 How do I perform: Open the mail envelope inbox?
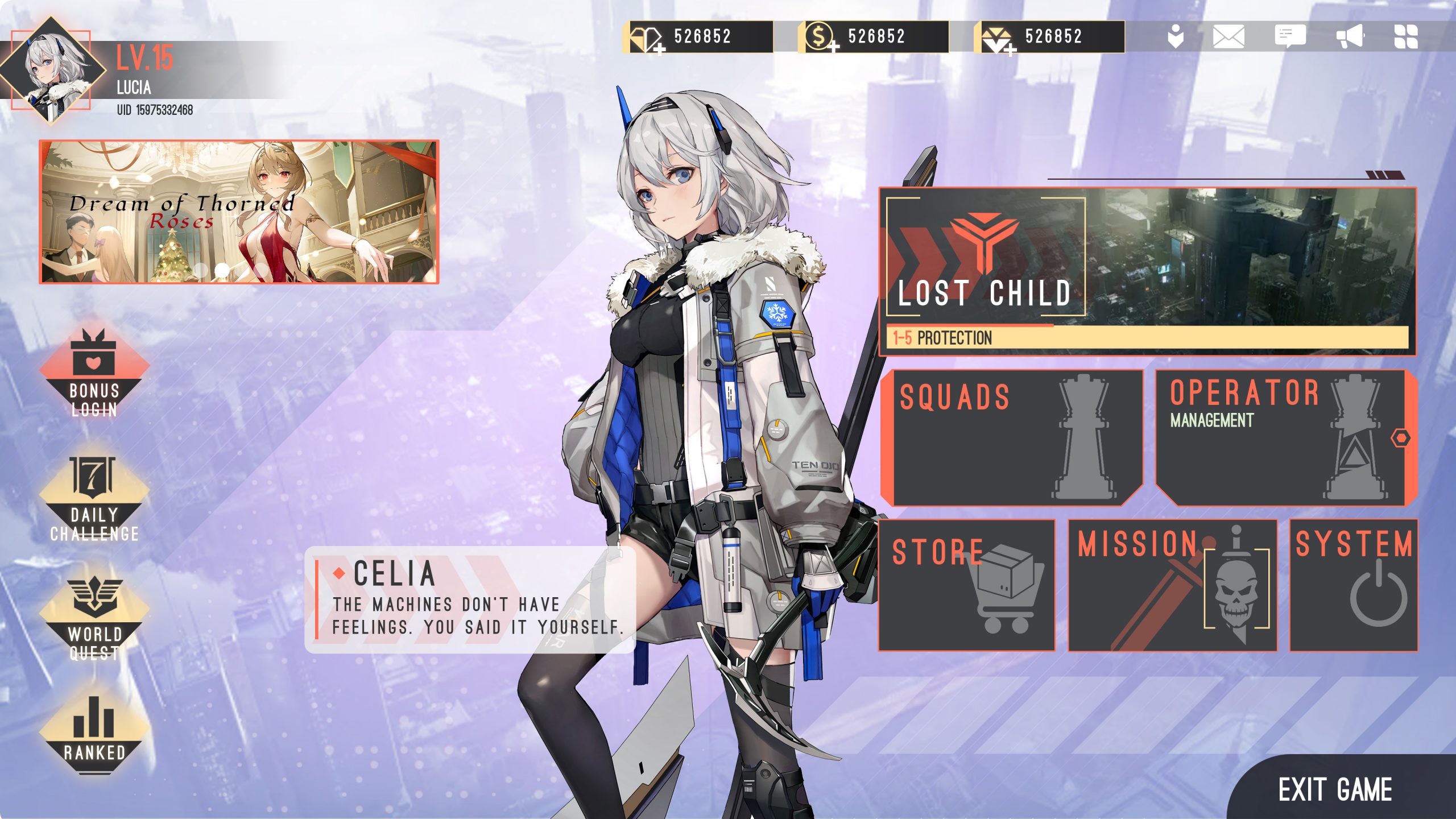coord(1228,37)
